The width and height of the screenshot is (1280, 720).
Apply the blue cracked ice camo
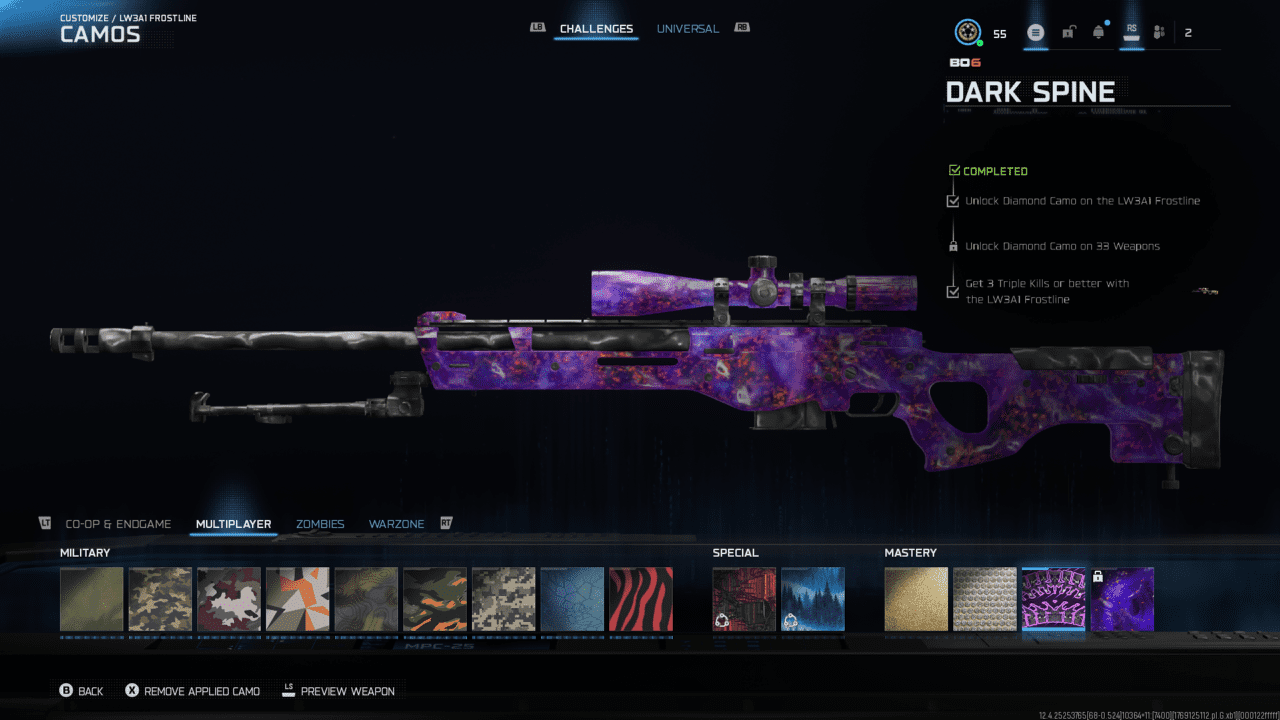pos(572,600)
